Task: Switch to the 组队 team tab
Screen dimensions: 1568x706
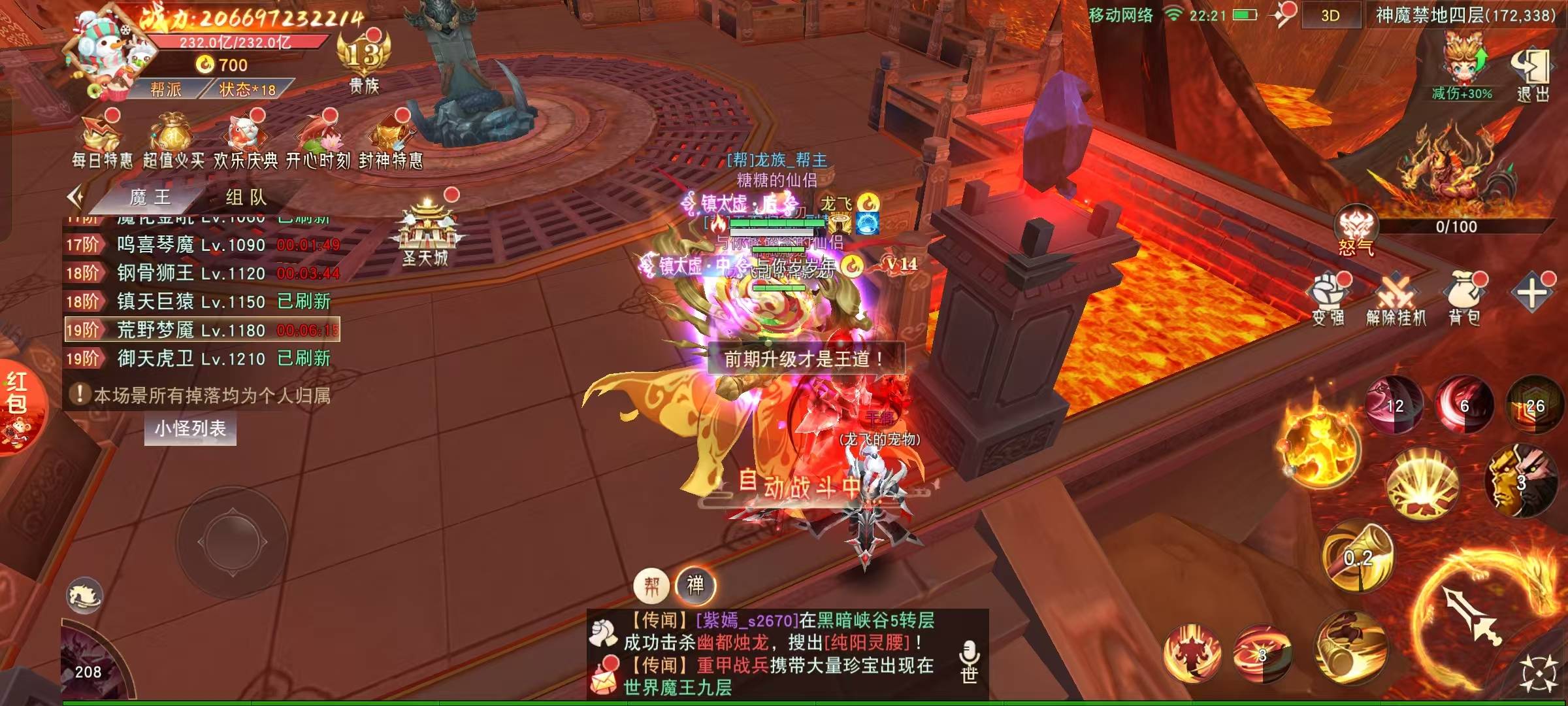Action: coord(246,197)
